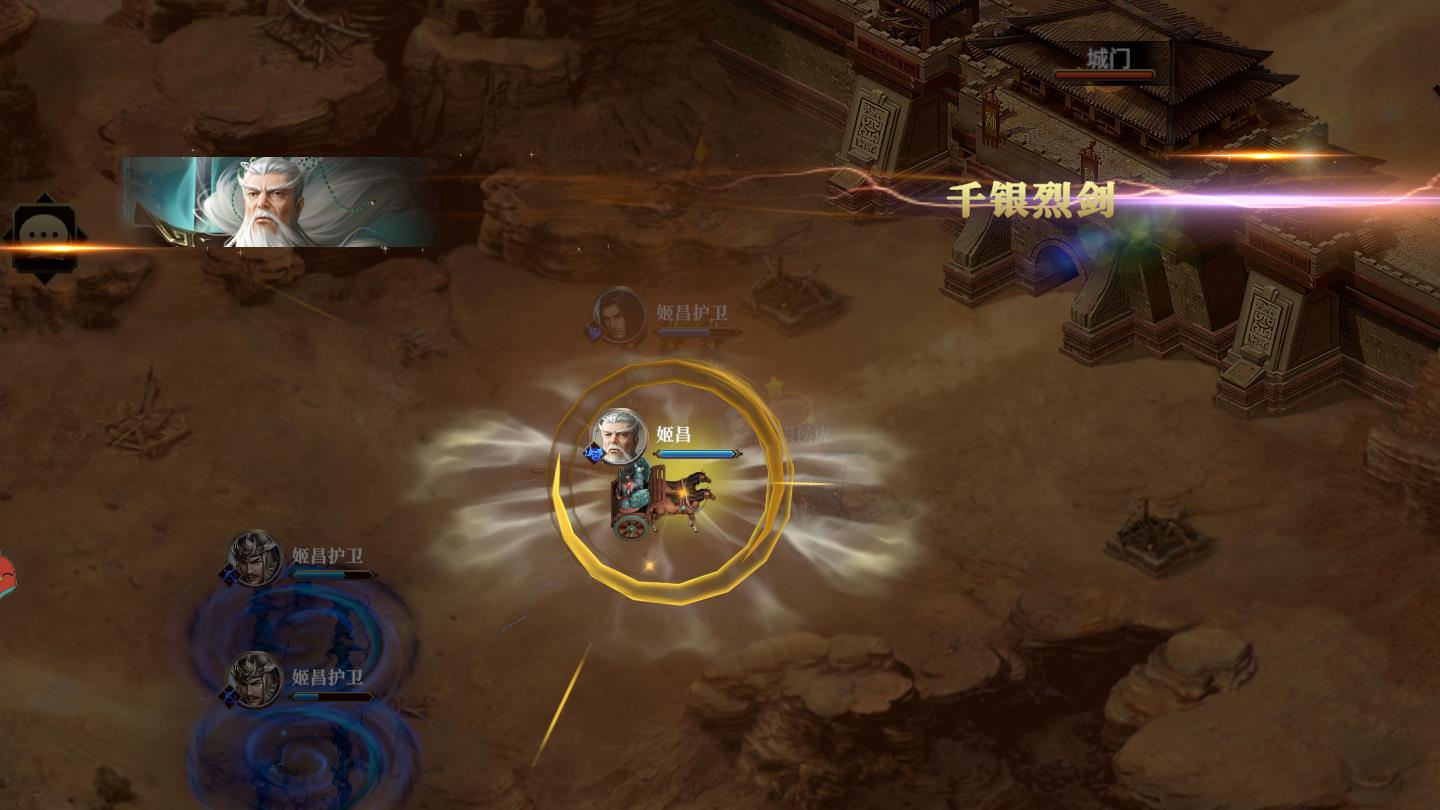This screenshot has width=1440, height=810.
Task: Click the 姬昌护卫 name label above the top guard
Action: pyautogui.click(x=693, y=313)
